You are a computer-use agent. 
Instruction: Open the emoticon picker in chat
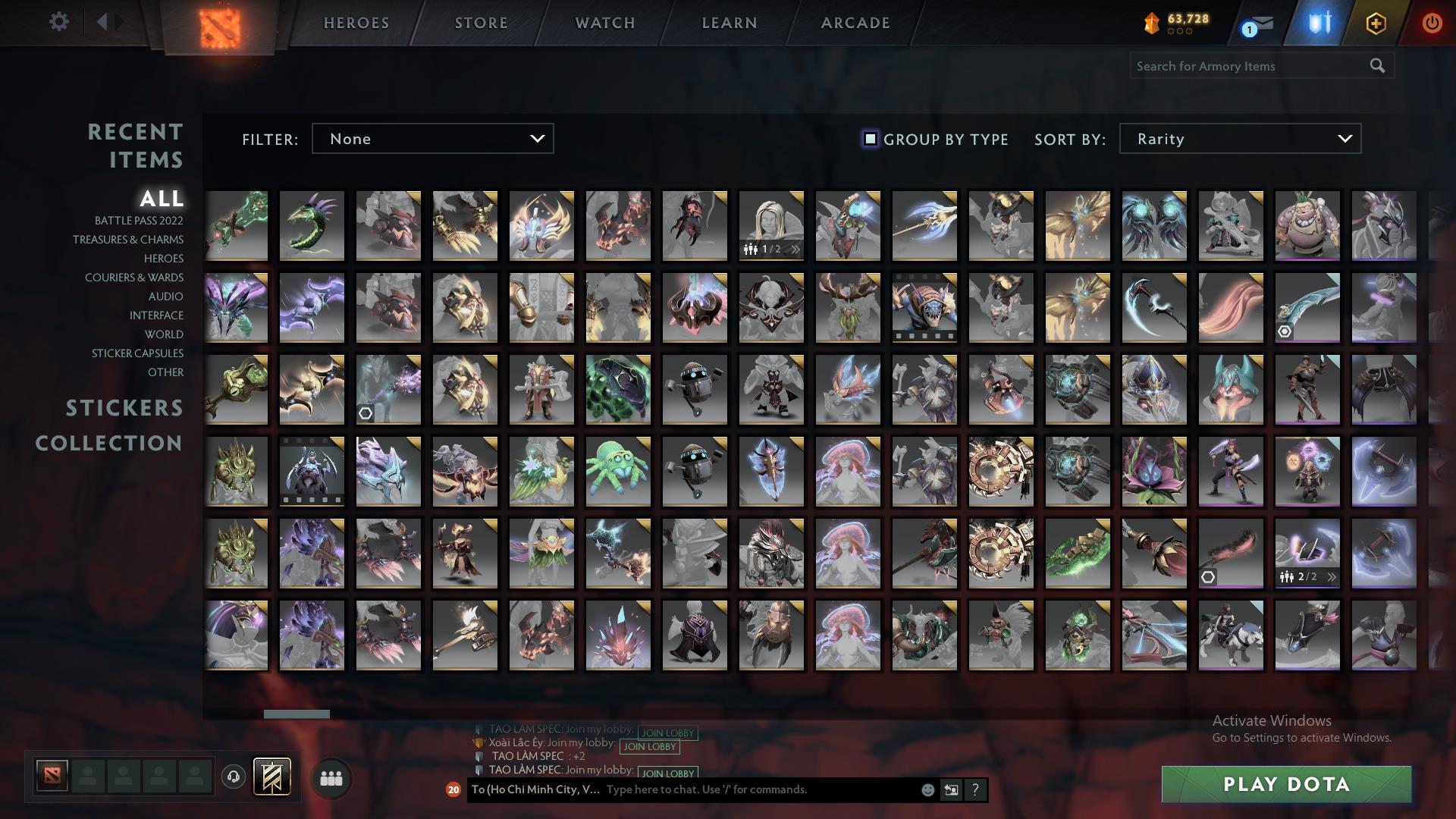pyautogui.click(x=927, y=789)
